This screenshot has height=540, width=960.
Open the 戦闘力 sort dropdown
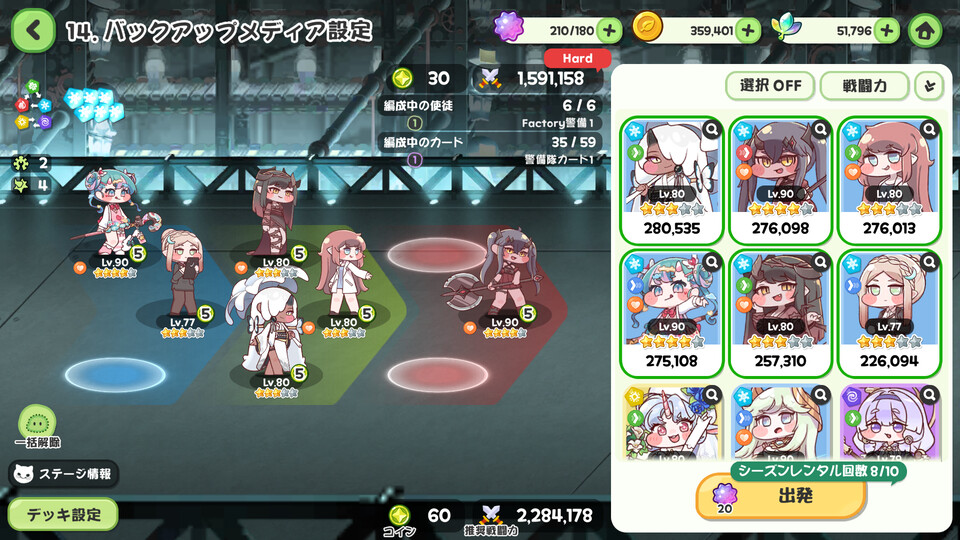click(863, 85)
